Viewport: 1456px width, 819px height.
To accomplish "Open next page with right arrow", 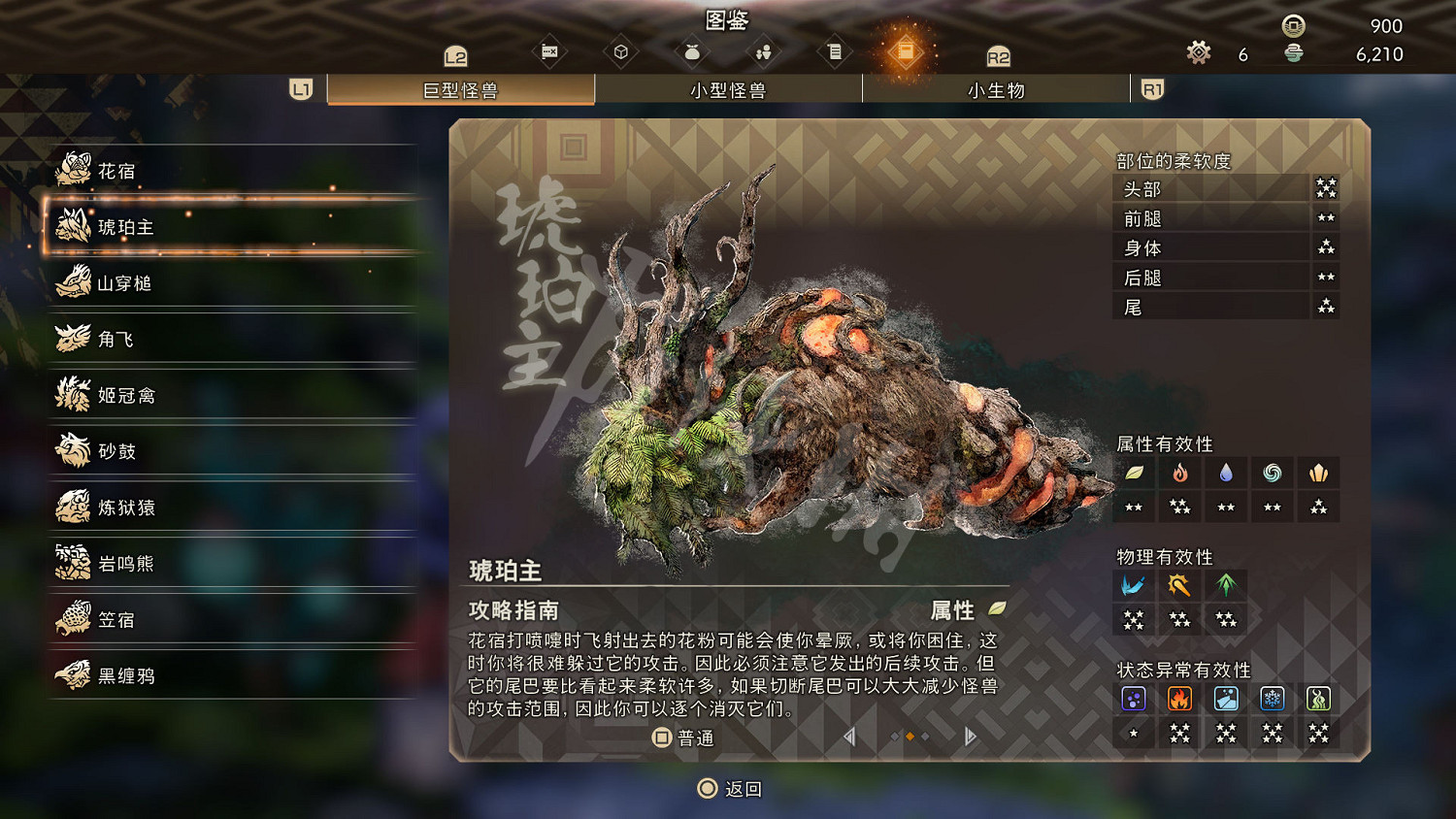I will pos(970,737).
